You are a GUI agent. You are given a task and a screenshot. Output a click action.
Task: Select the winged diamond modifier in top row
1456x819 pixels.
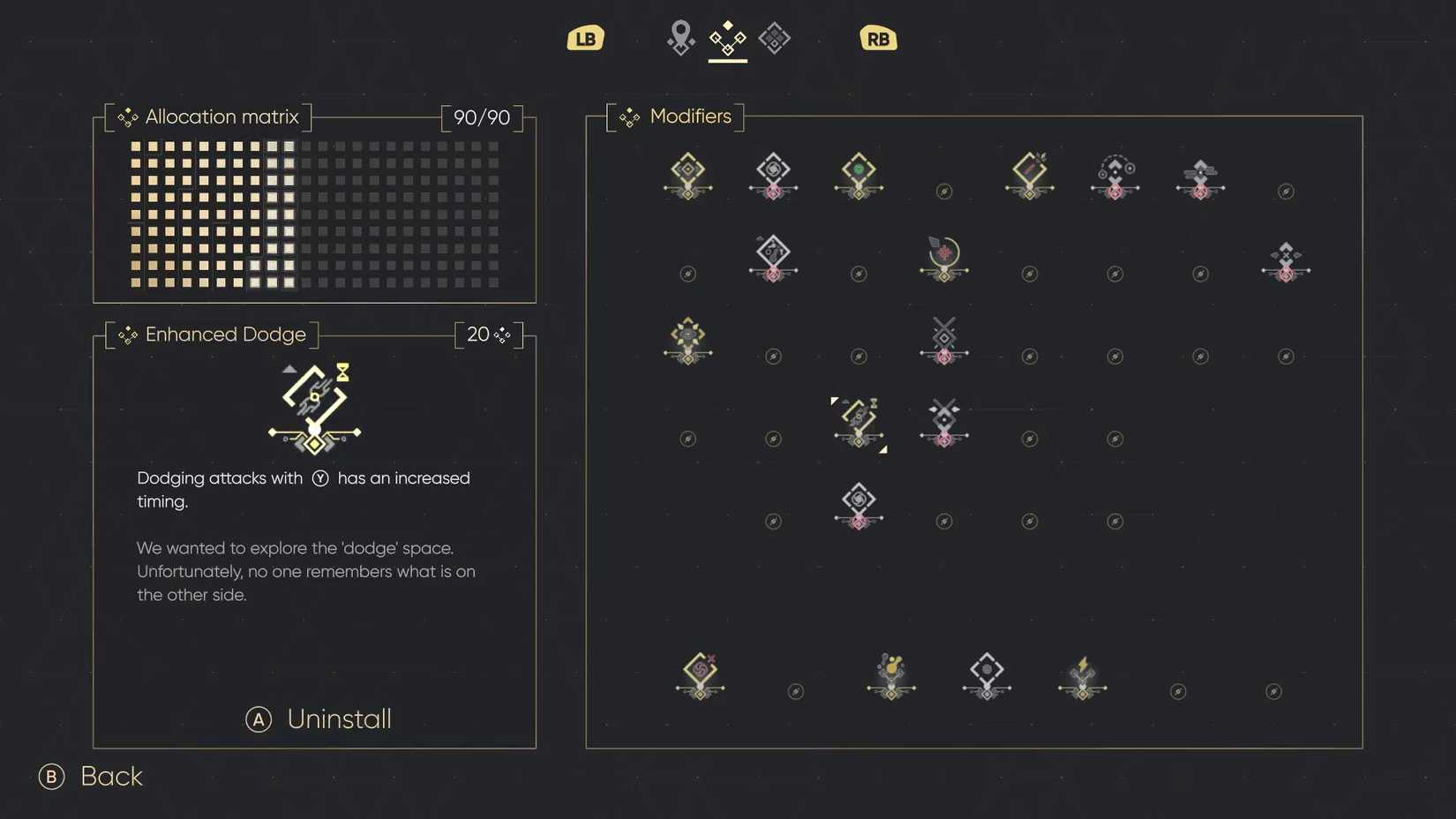tap(1200, 175)
